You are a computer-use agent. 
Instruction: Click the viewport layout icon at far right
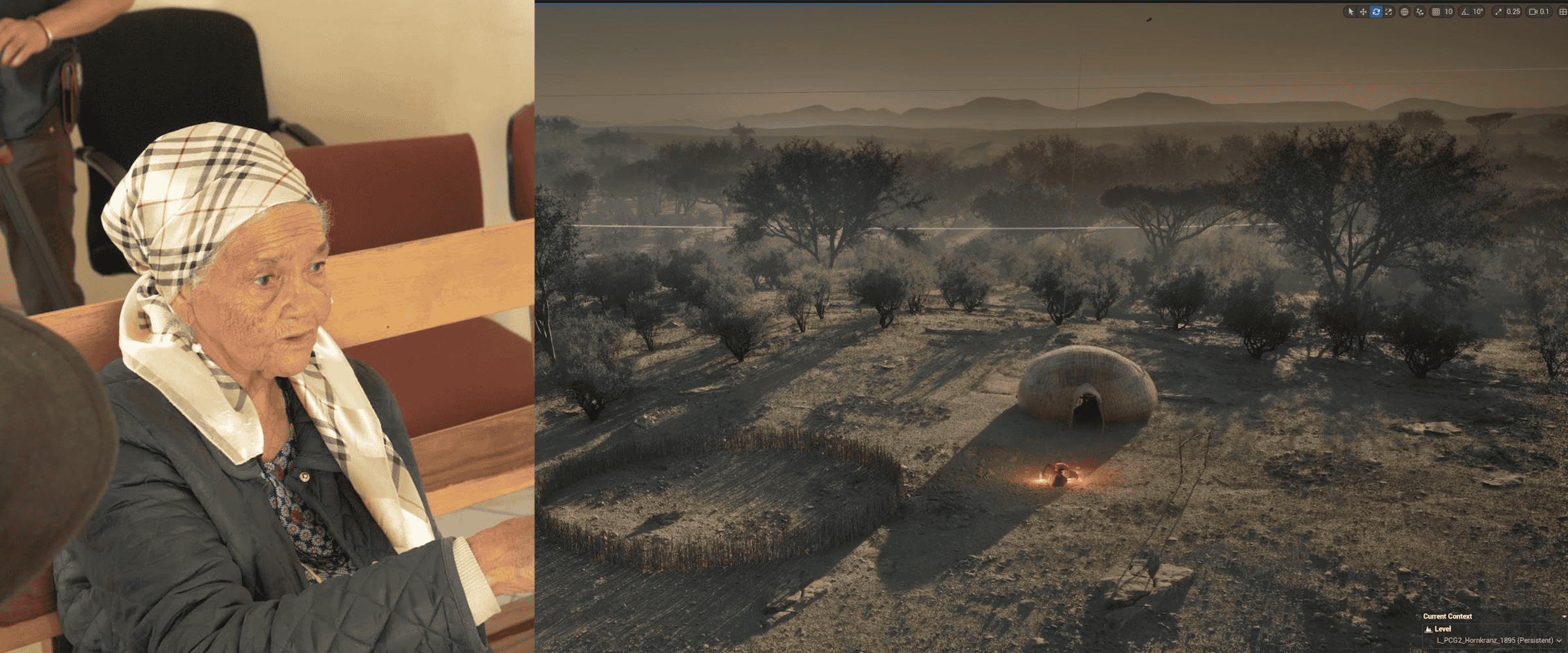click(1563, 11)
